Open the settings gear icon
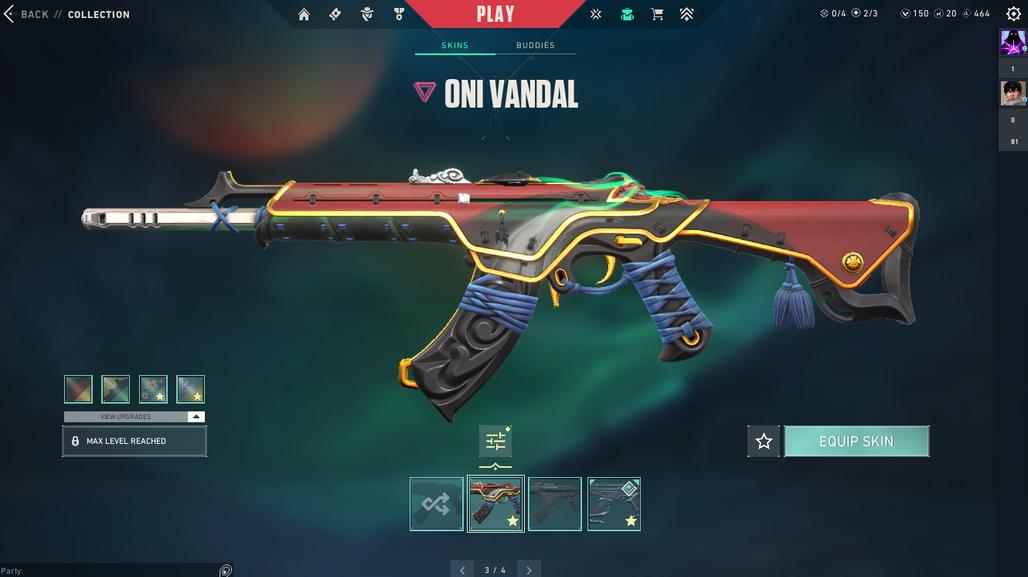Screen dimensions: 1028x577 1013,14
